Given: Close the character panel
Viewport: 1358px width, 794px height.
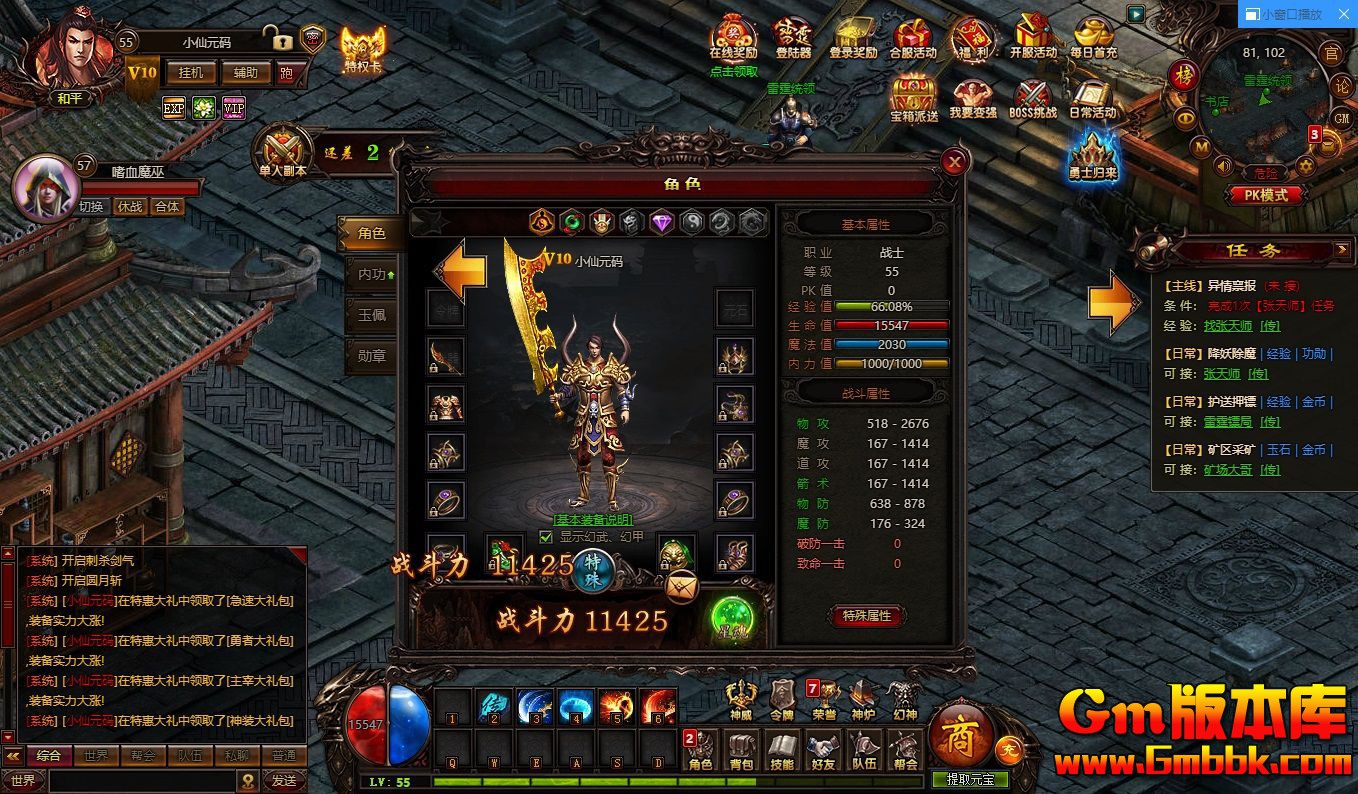Looking at the screenshot, I should coord(956,161).
